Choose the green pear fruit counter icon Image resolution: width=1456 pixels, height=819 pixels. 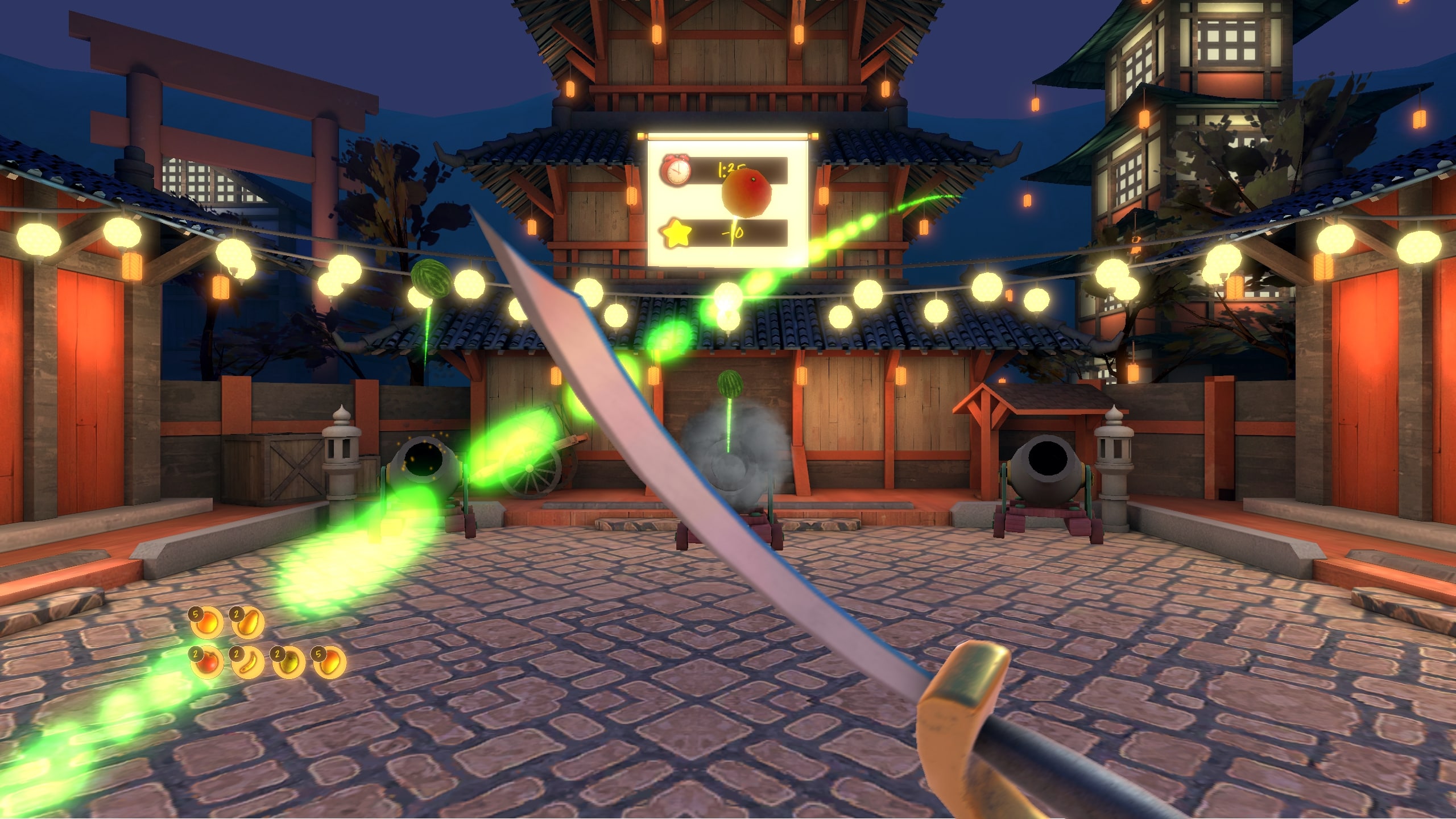pyautogui.click(x=289, y=663)
